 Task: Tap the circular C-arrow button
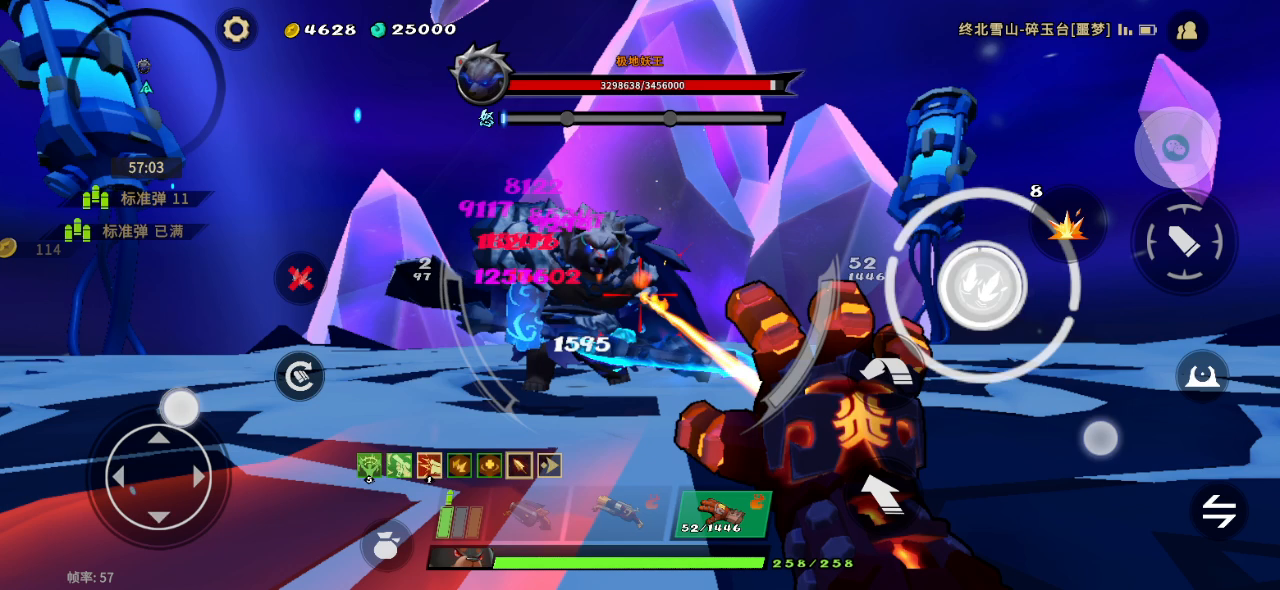coord(299,376)
